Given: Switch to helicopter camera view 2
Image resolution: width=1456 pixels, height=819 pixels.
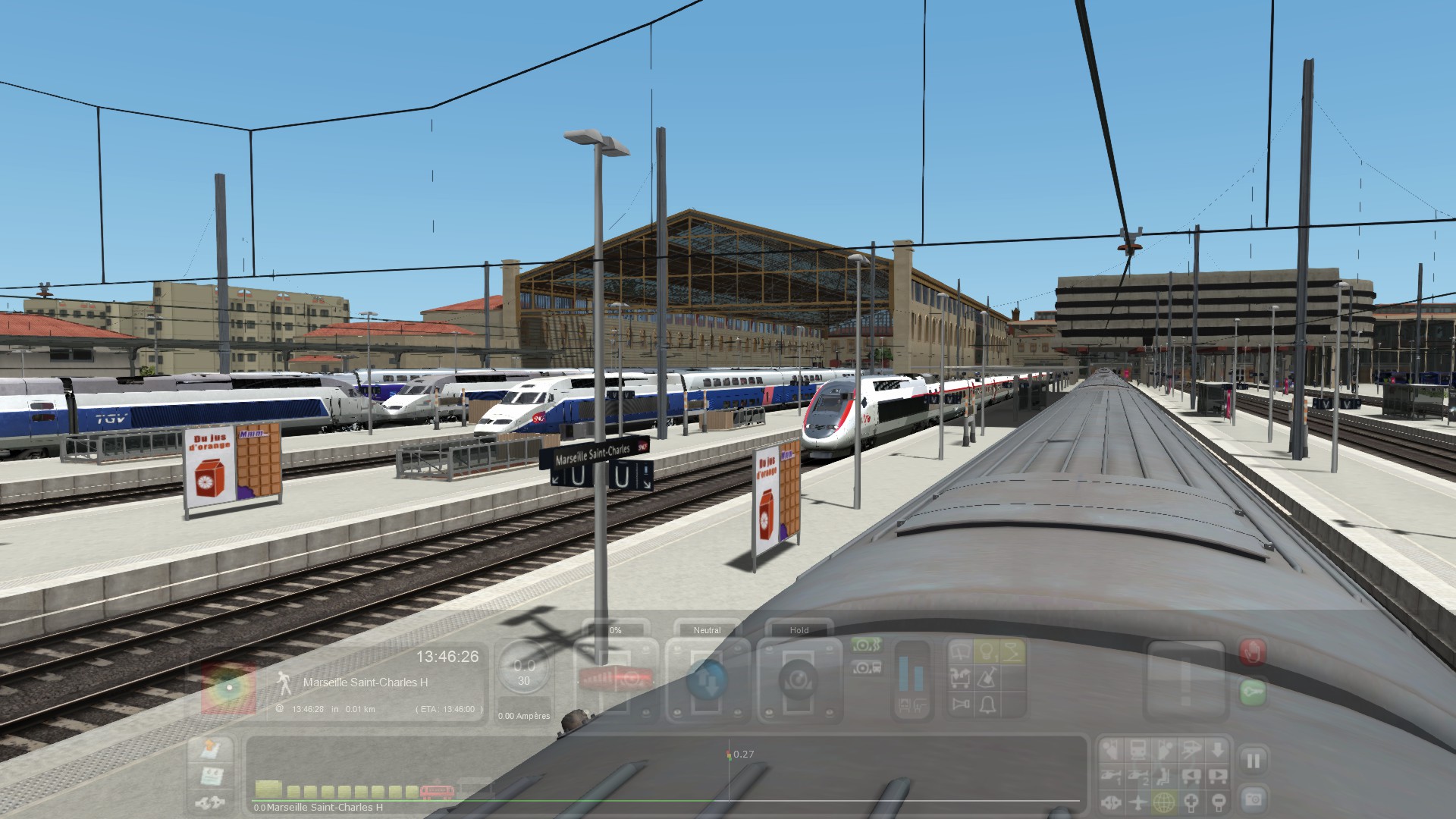Looking at the screenshot, I should (1137, 776).
